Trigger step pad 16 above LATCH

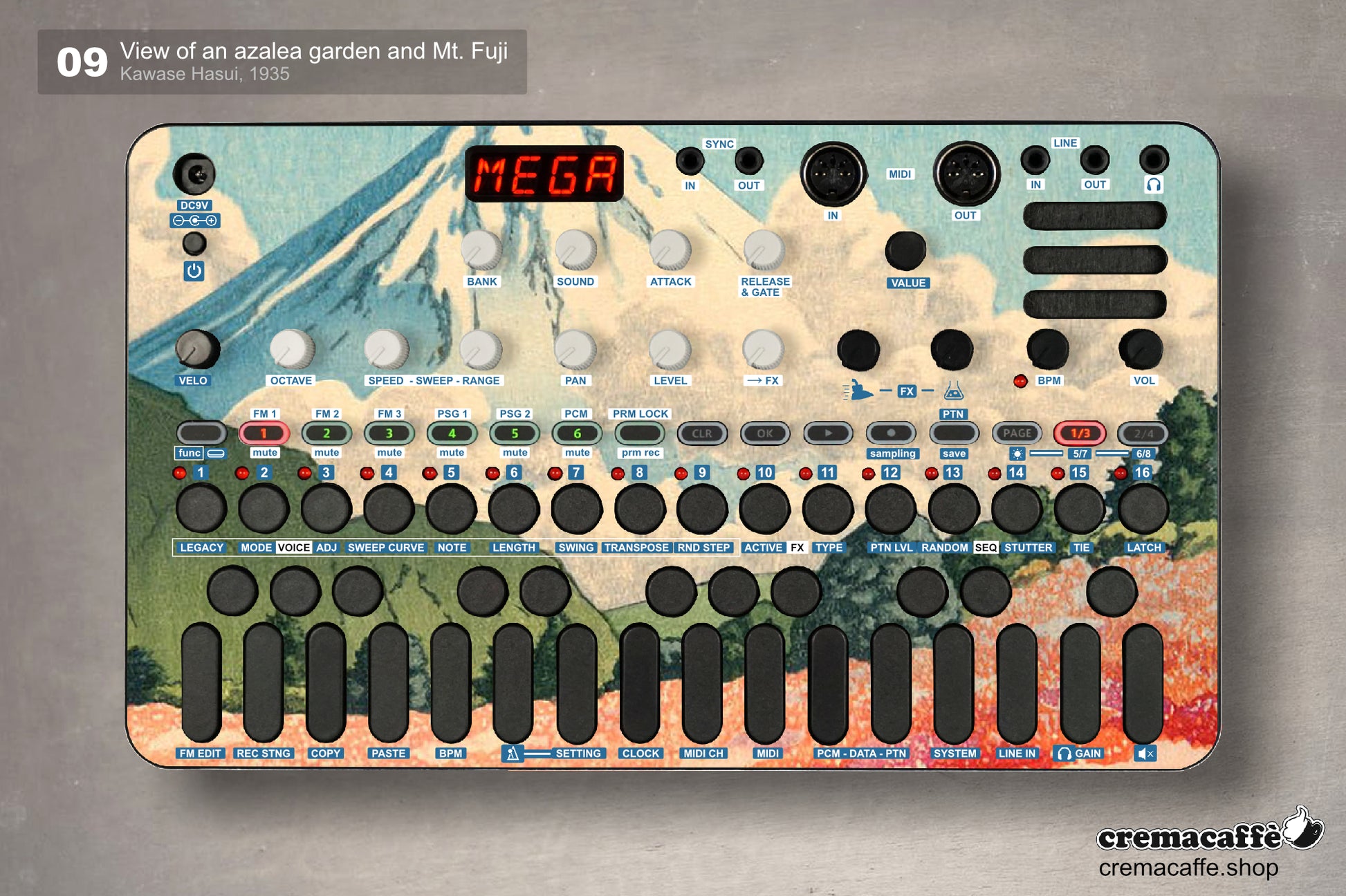pos(1143,509)
